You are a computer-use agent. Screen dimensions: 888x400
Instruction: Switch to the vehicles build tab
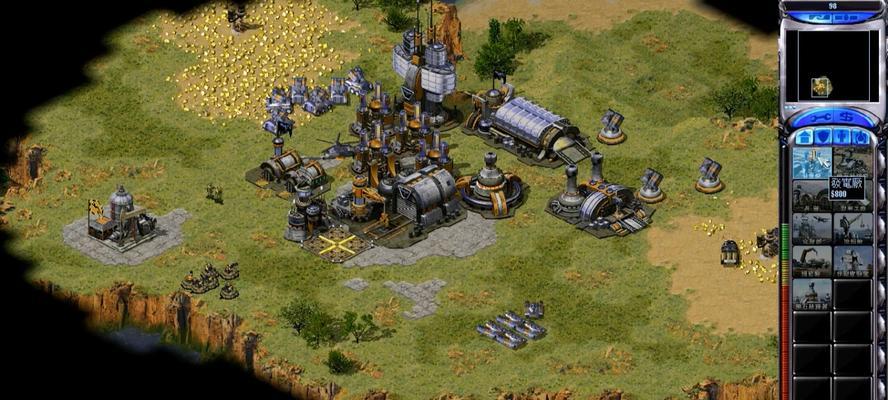pyautogui.click(x=861, y=137)
